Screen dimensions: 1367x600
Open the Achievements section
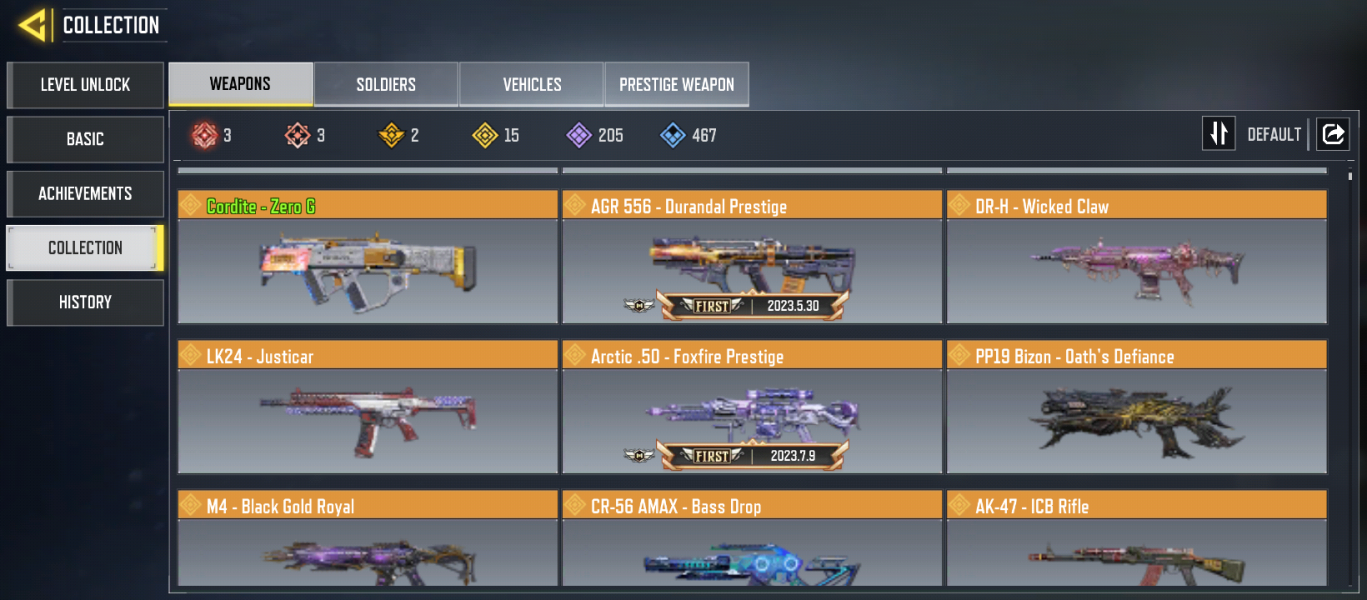tap(85, 193)
